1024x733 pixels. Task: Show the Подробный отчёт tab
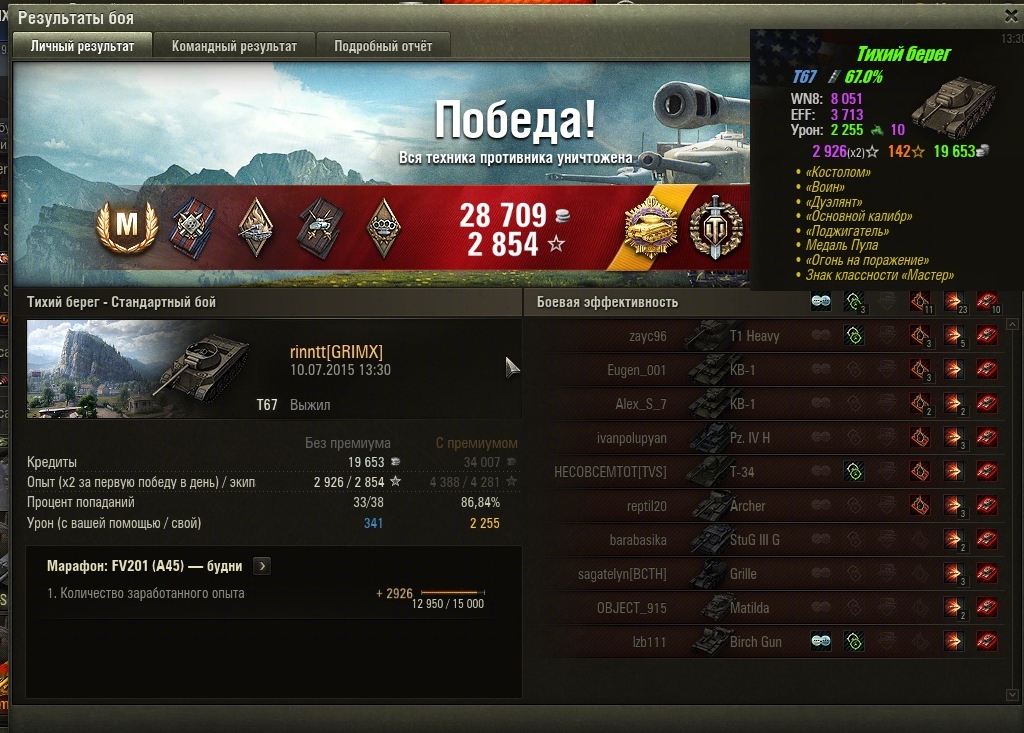[x=383, y=46]
